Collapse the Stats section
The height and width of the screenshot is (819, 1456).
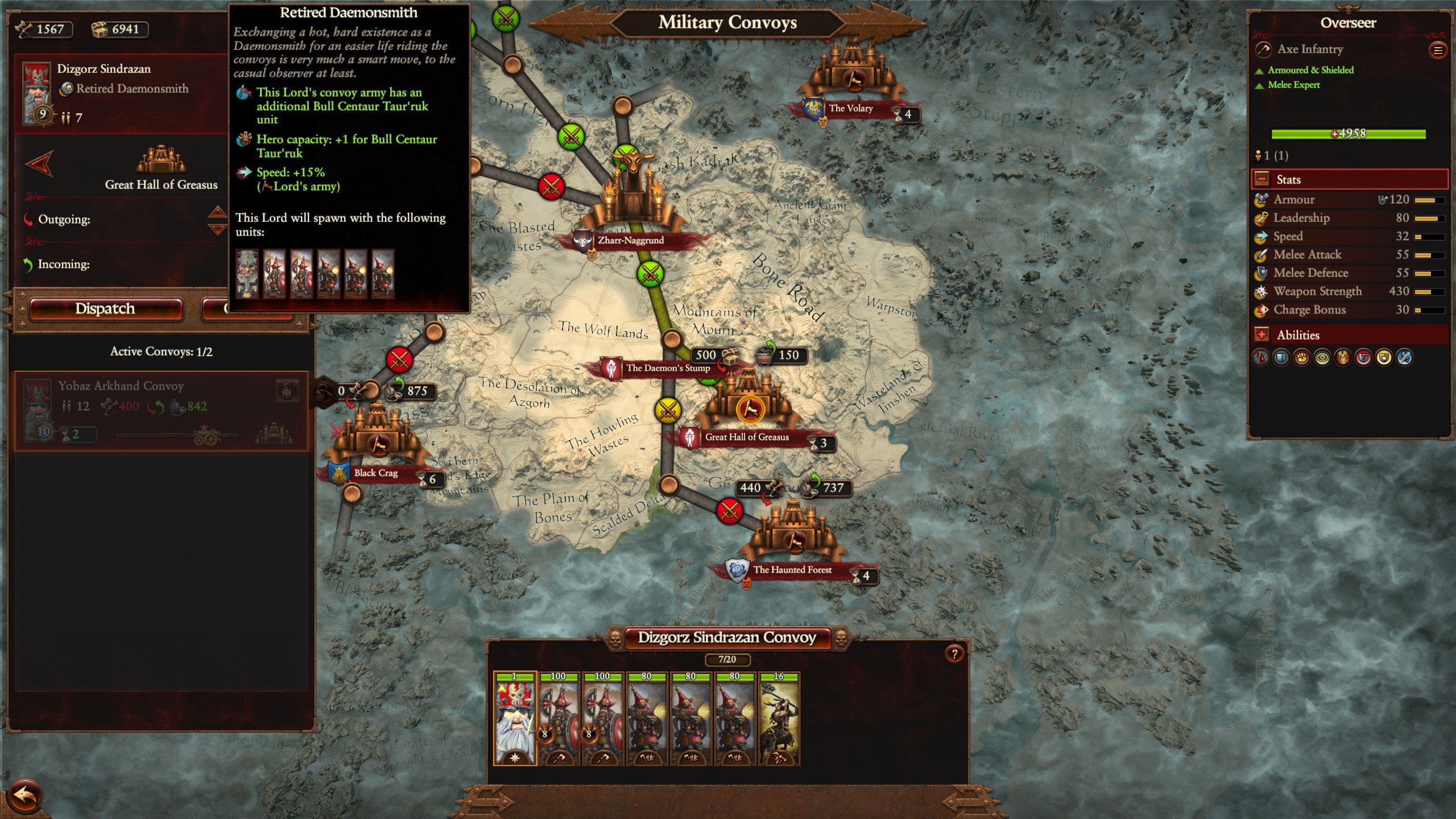pyautogui.click(x=1262, y=180)
